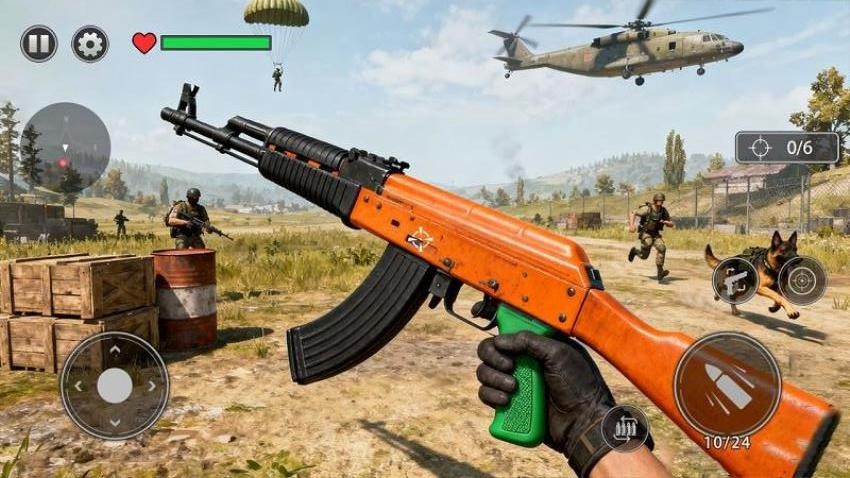850x478 pixels.
Task: Click the virtual movement joystick
Action: (x=115, y=386)
